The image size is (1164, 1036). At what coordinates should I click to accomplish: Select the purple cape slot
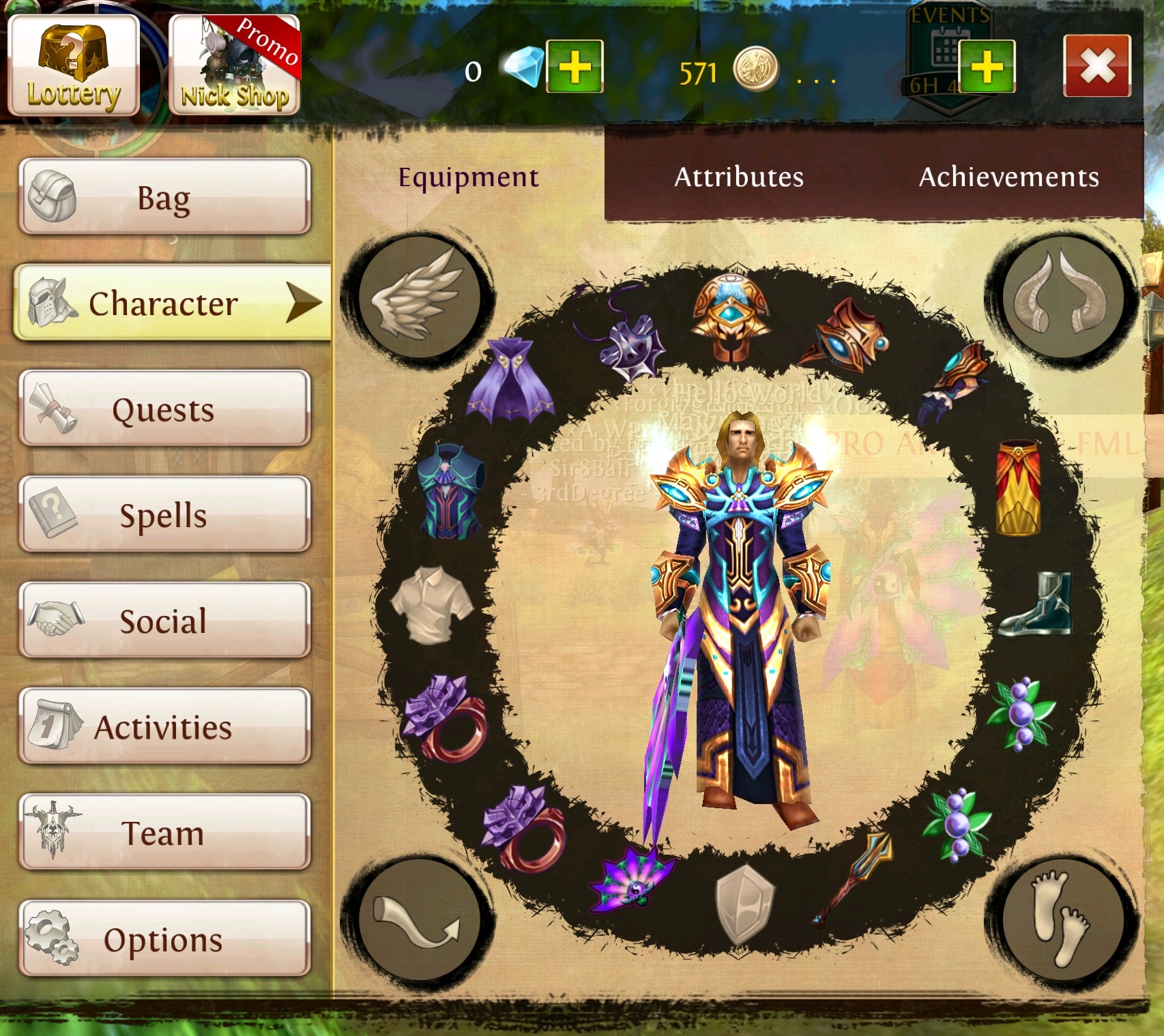(510, 379)
